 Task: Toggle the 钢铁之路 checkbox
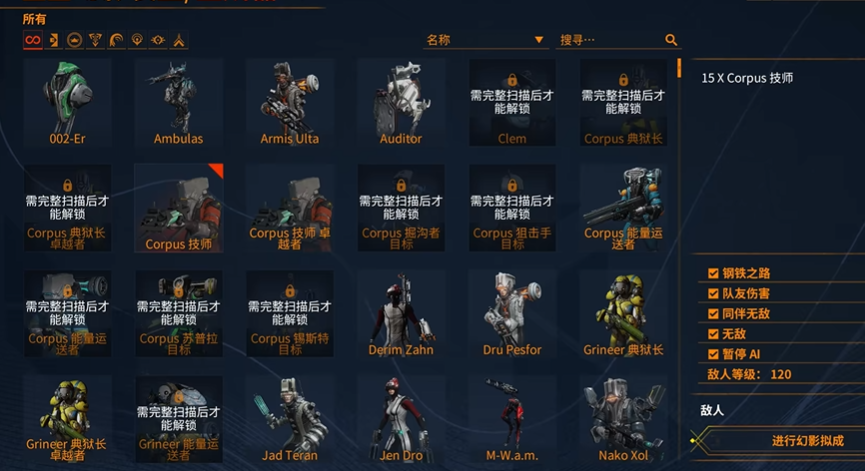713,273
